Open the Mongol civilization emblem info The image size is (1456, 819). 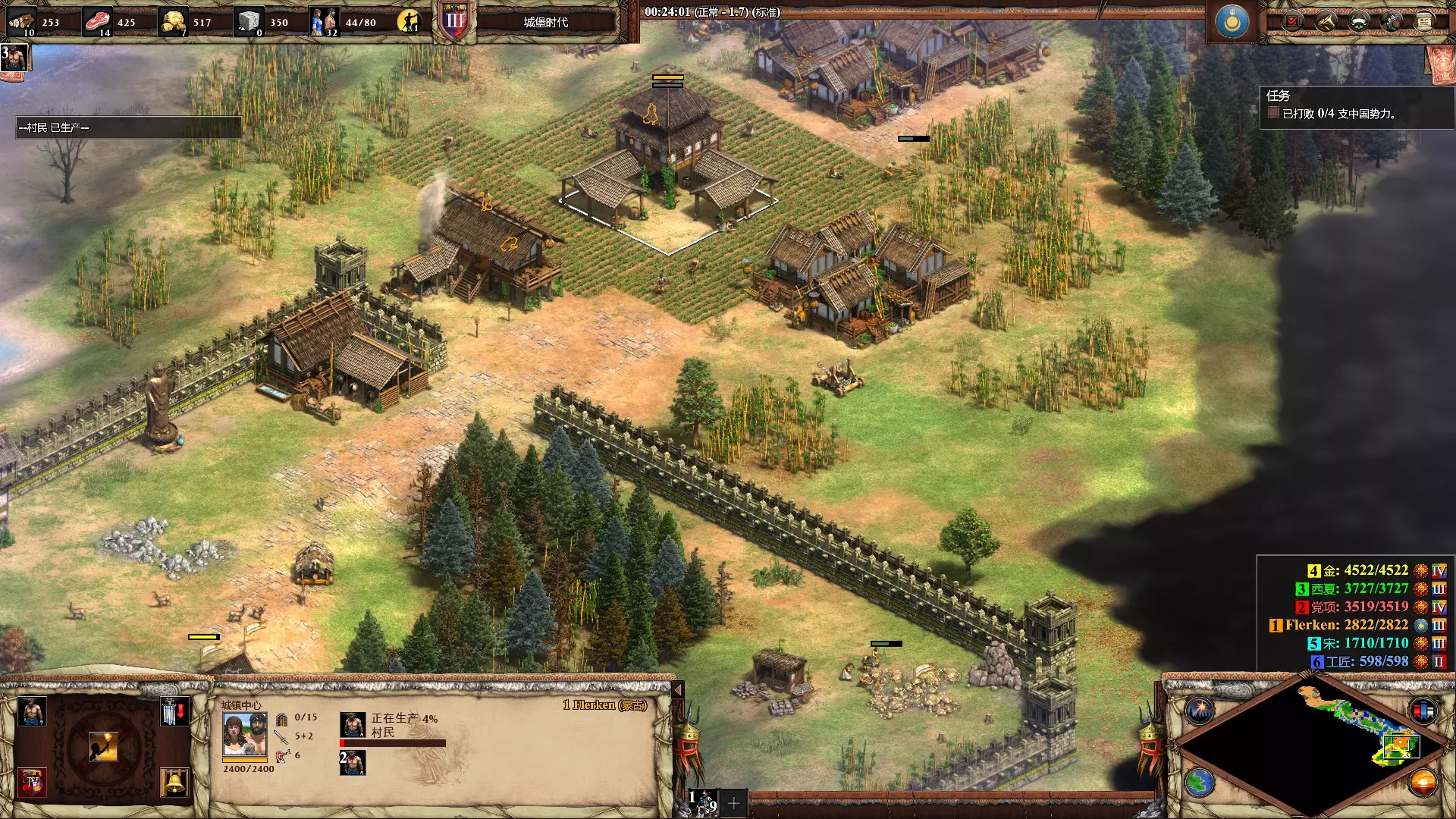pyautogui.click(x=1232, y=22)
